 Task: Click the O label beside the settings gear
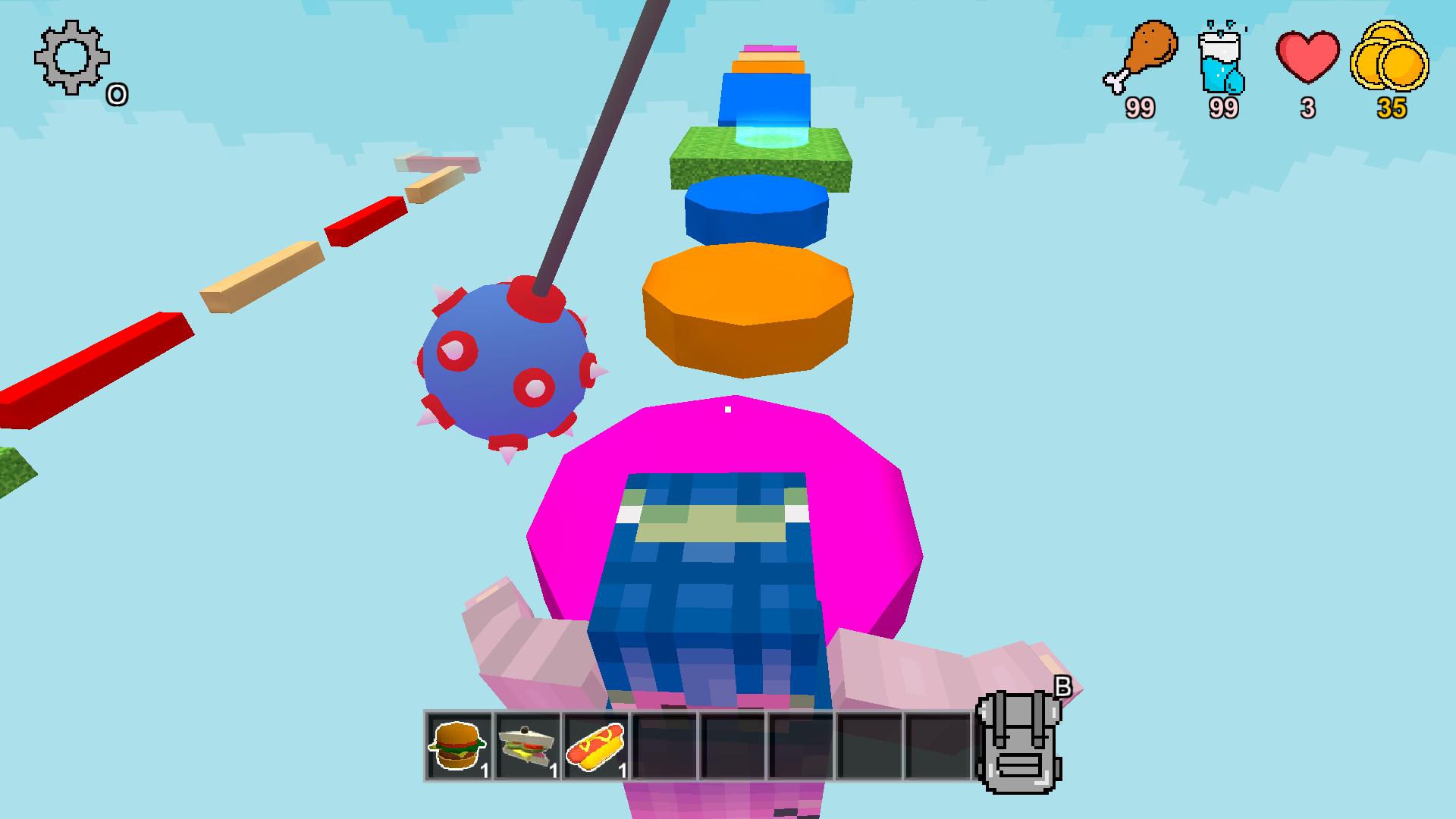(118, 93)
